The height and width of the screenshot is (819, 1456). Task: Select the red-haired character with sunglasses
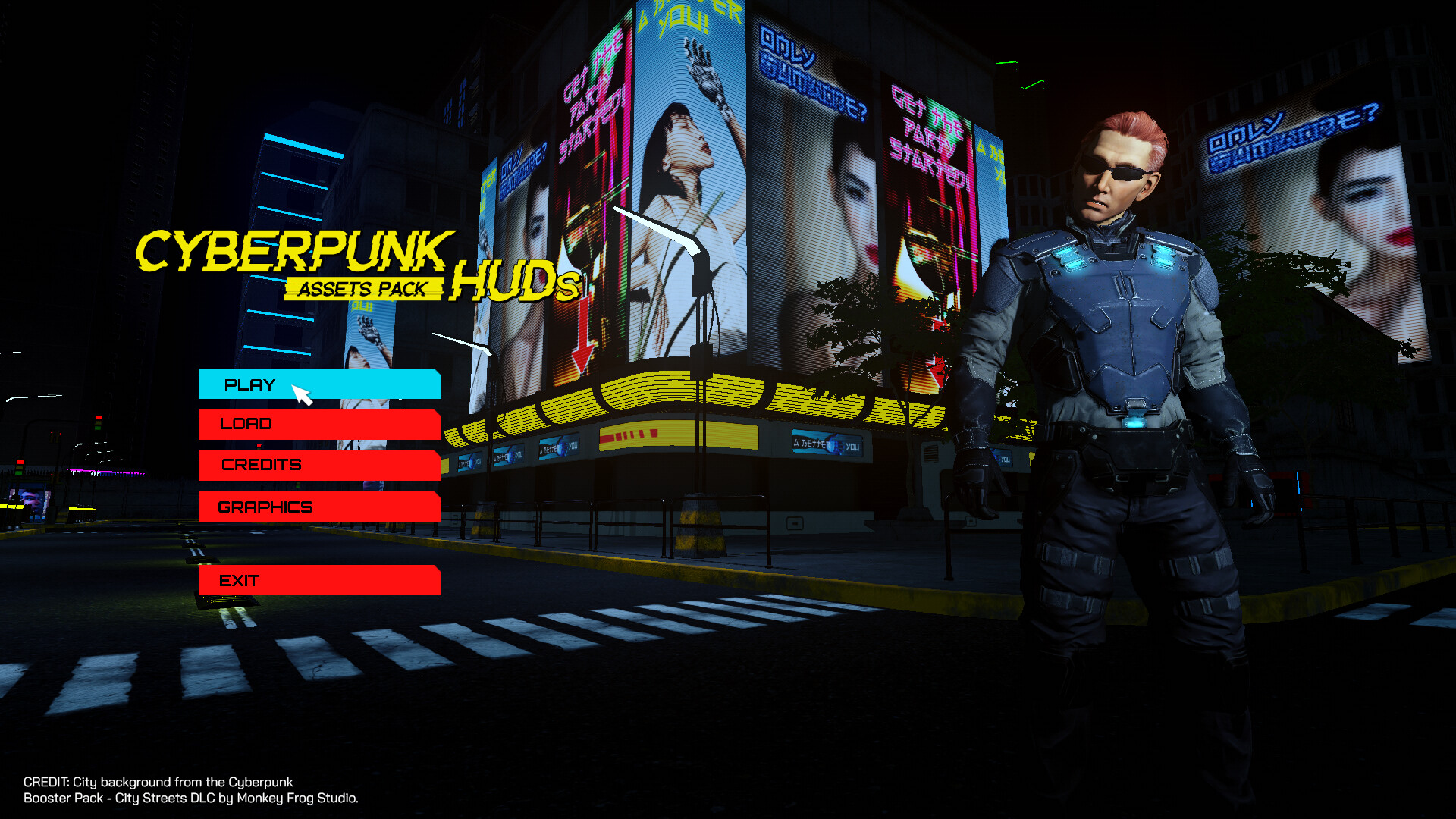pos(1115,303)
